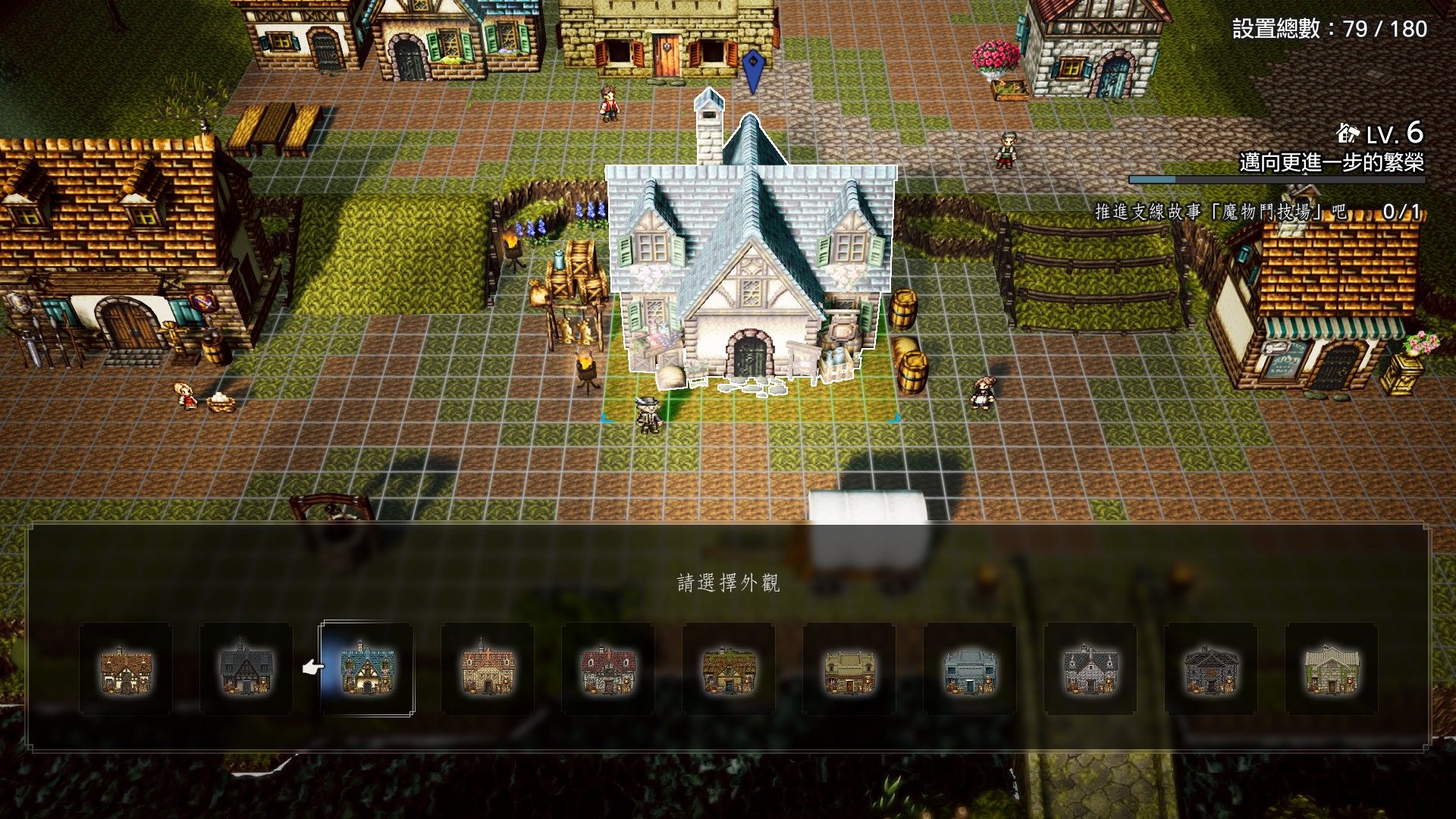Pick the dark grey round-stone house style

pos(1211,669)
